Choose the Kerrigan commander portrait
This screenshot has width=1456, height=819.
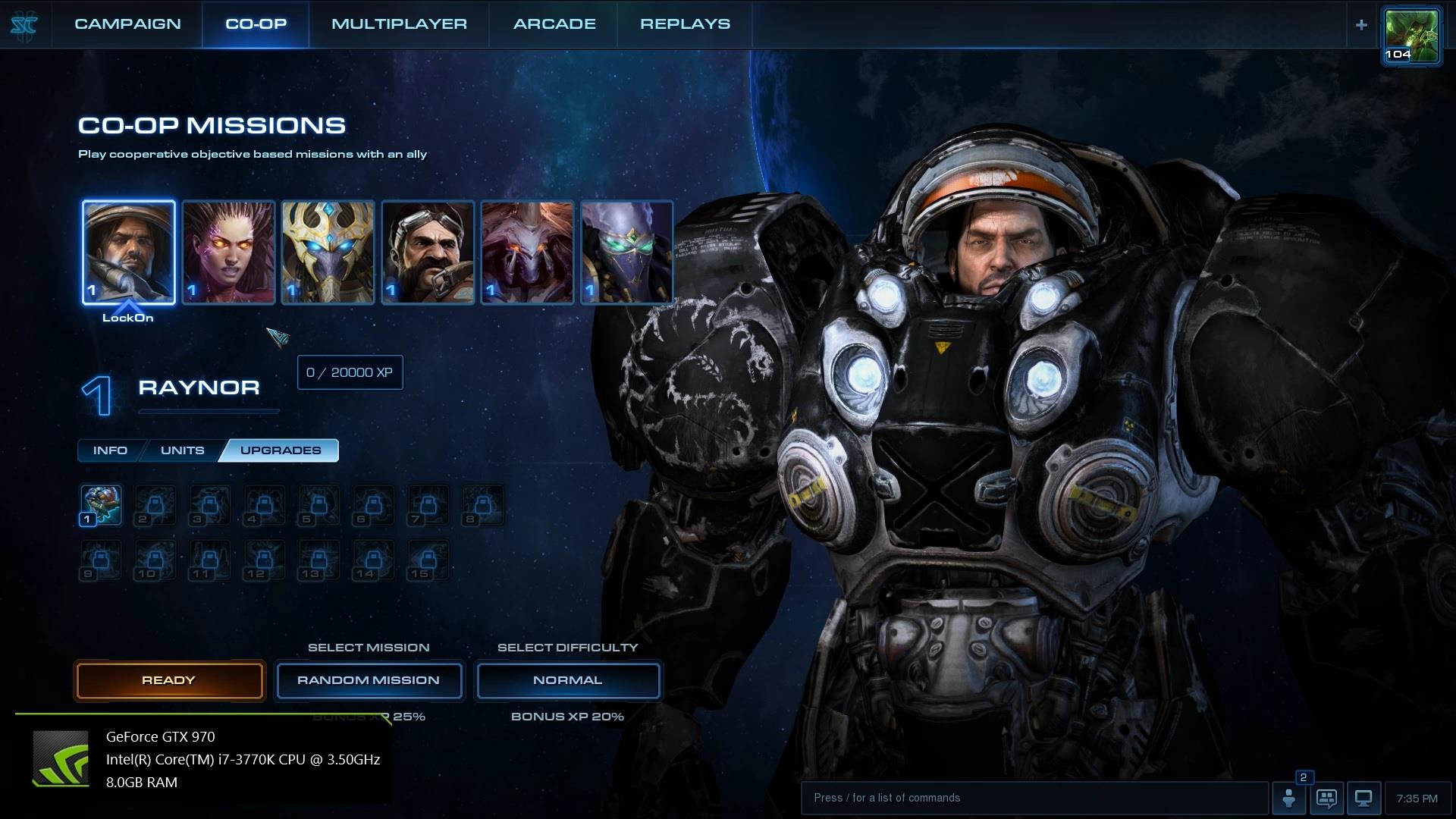[228, 253]
